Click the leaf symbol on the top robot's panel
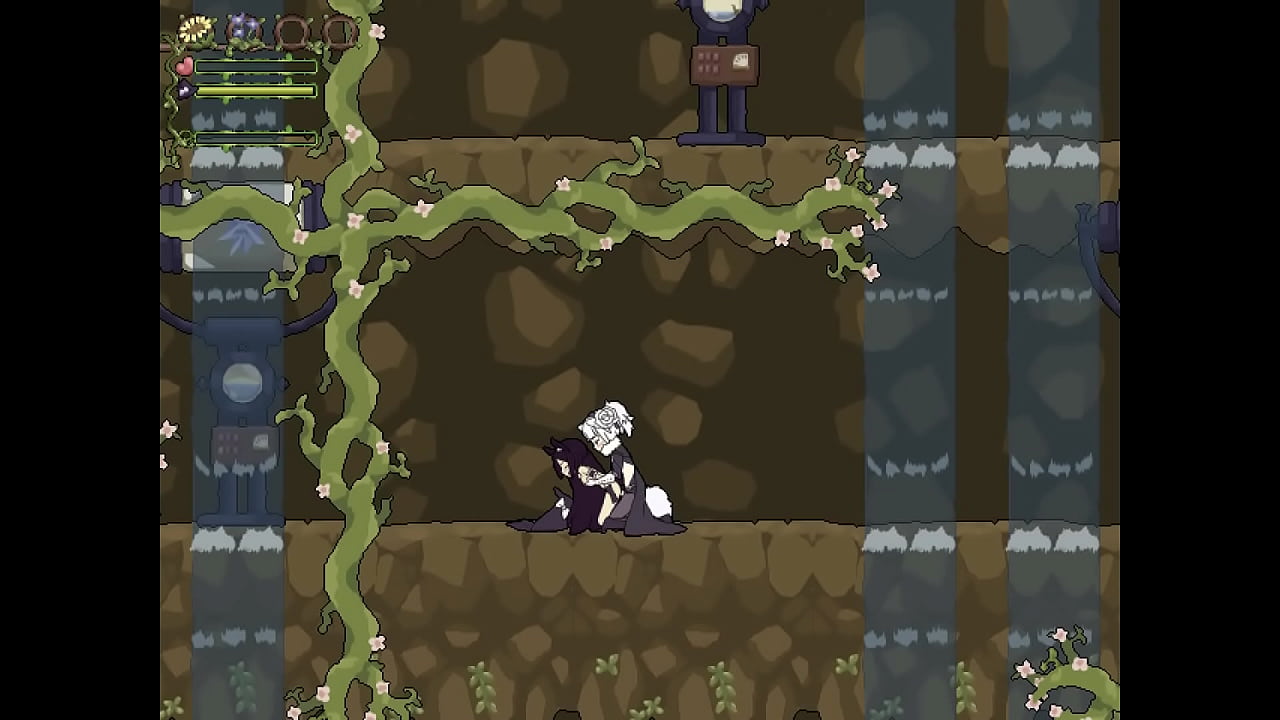This screenshot has width=1280, height=720. tap(740, 61)
